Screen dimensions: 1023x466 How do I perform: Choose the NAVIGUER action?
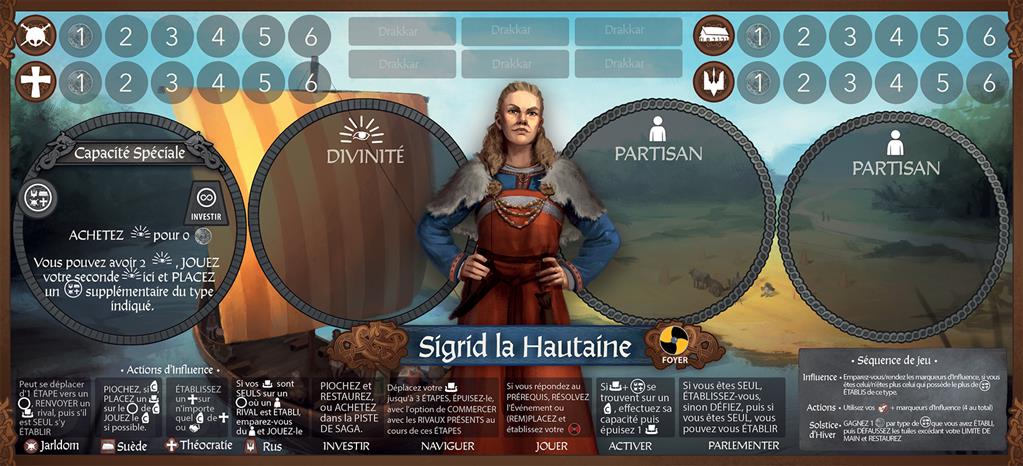447,446
